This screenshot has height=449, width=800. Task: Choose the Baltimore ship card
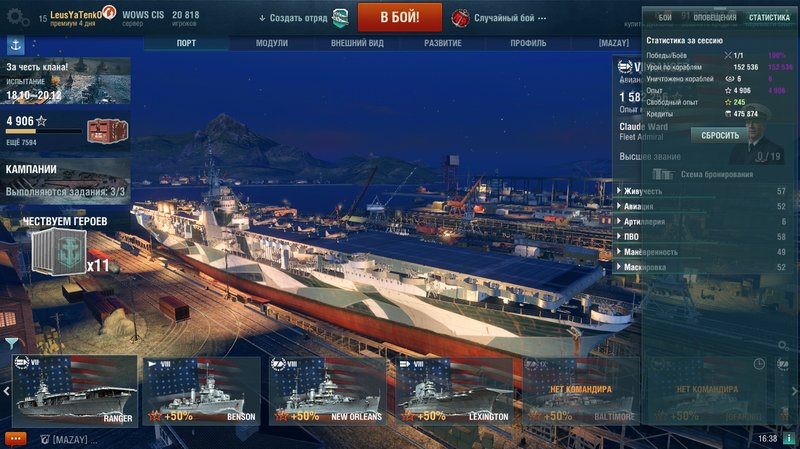click(581, 391)
